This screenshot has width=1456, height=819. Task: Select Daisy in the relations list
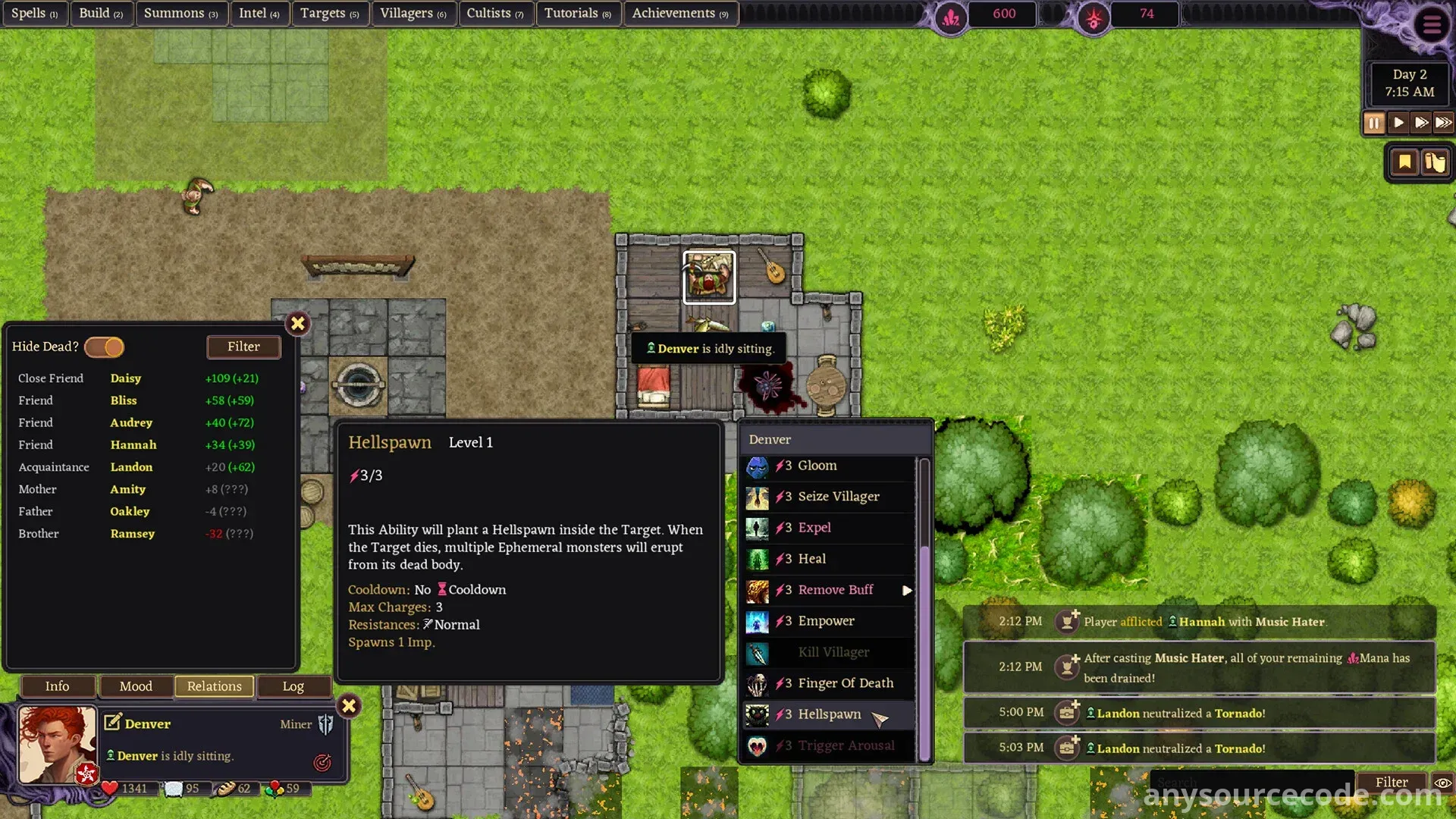tap(126, 378)
